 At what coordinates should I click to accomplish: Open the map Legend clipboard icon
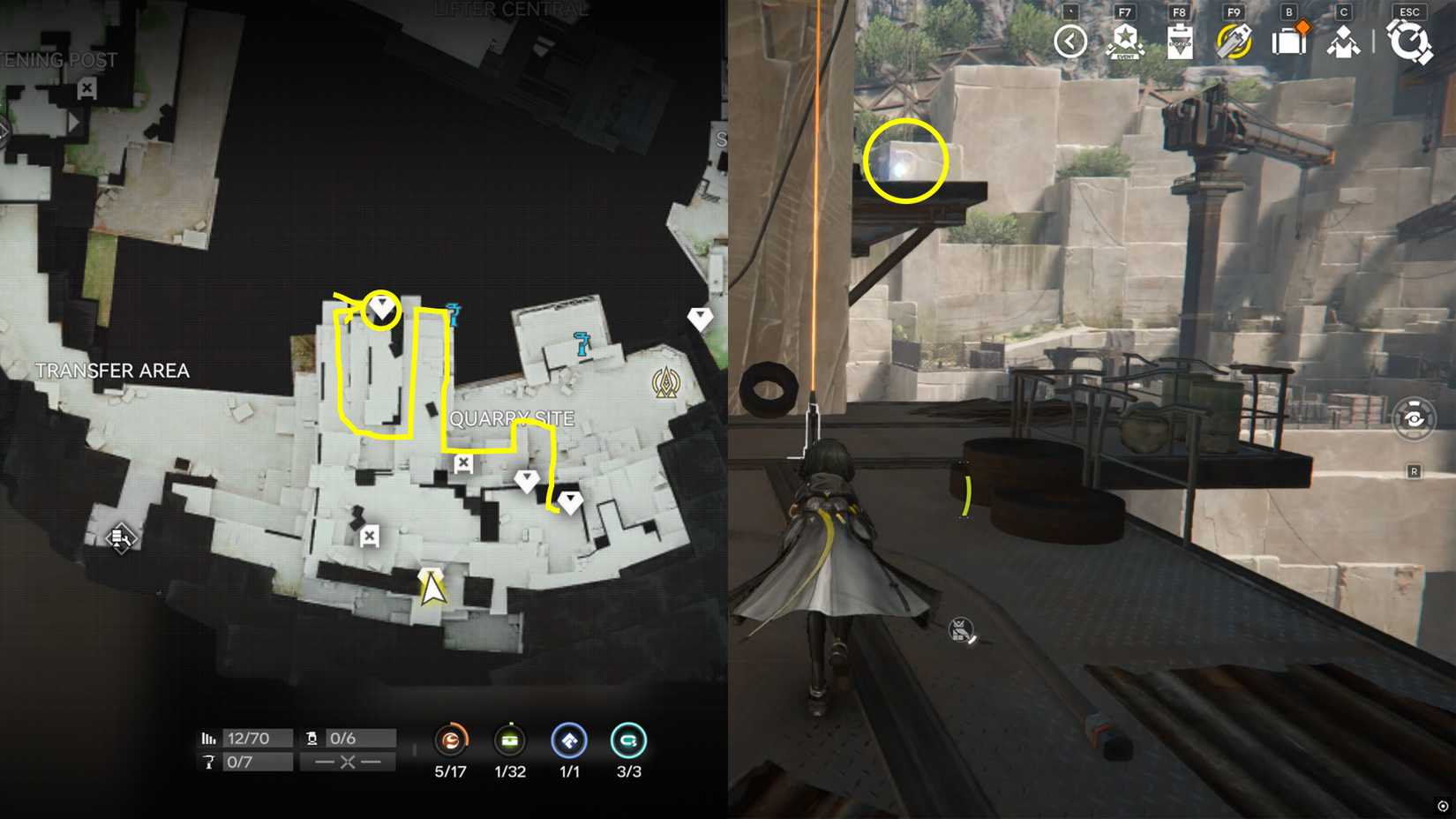(x=1178, y=40)
